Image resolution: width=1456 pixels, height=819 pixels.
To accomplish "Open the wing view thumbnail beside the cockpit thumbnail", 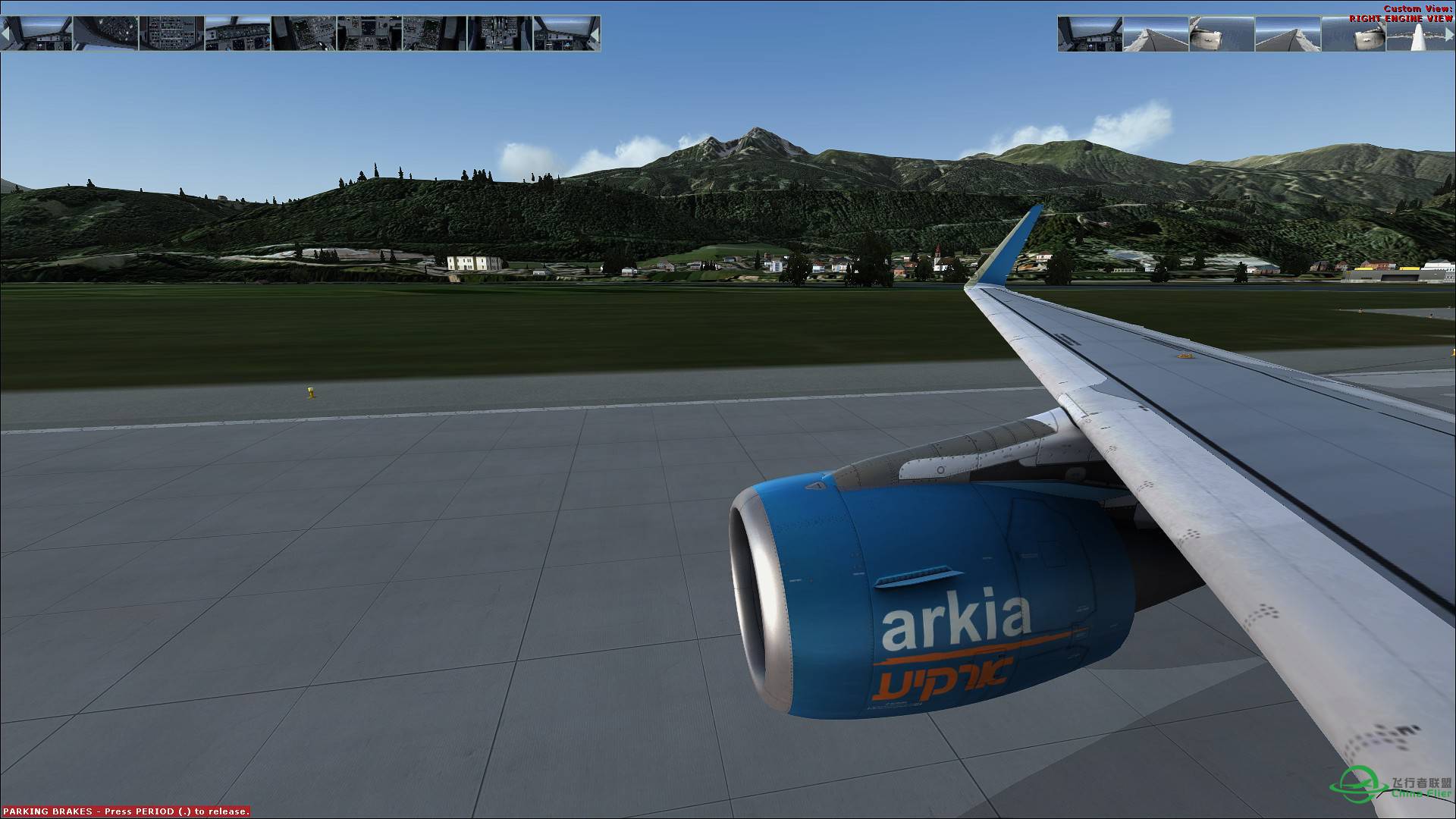I will pos(1156,34).
